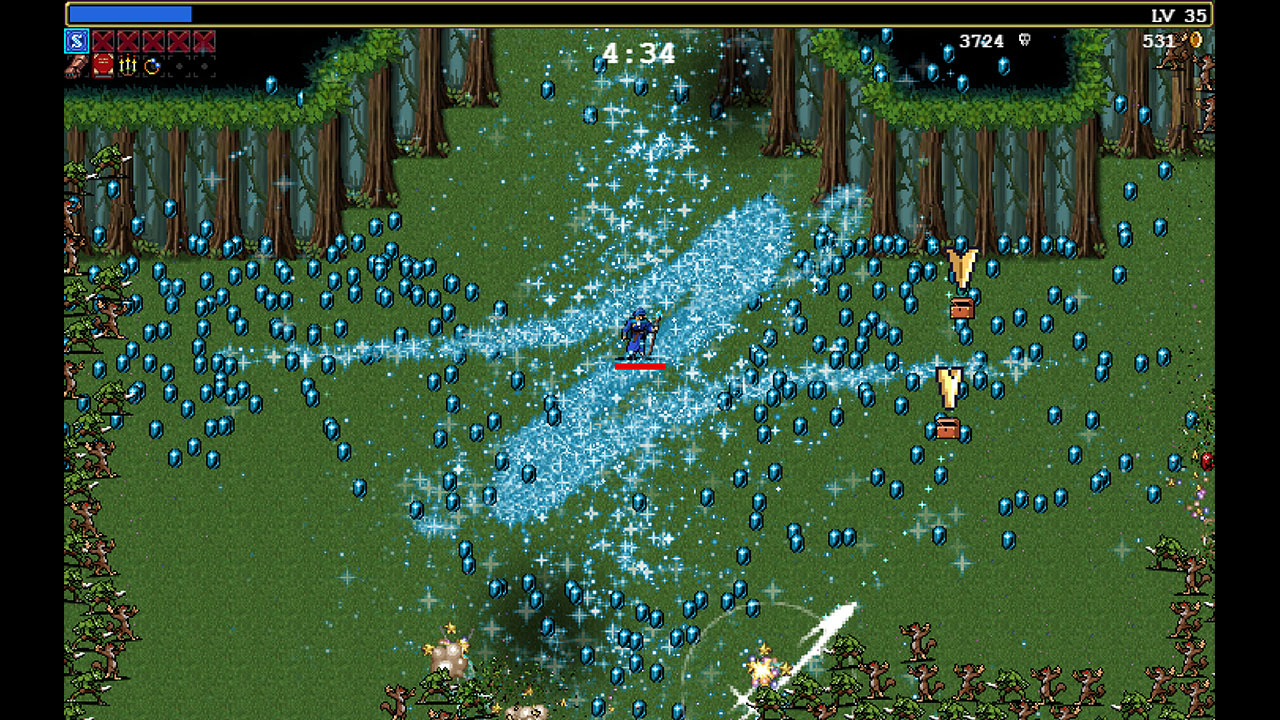Viewport: 1280px width, 720px height.
Task: Select the S-scroll weapon icon in the HUD
Action: [x=75, y=43]
